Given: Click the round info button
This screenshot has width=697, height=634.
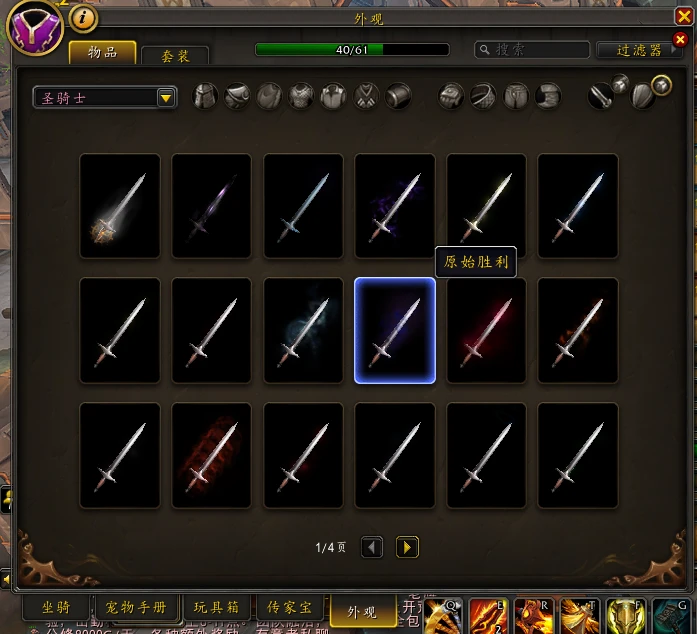Looking at the screenshot, I should point(86,18).
